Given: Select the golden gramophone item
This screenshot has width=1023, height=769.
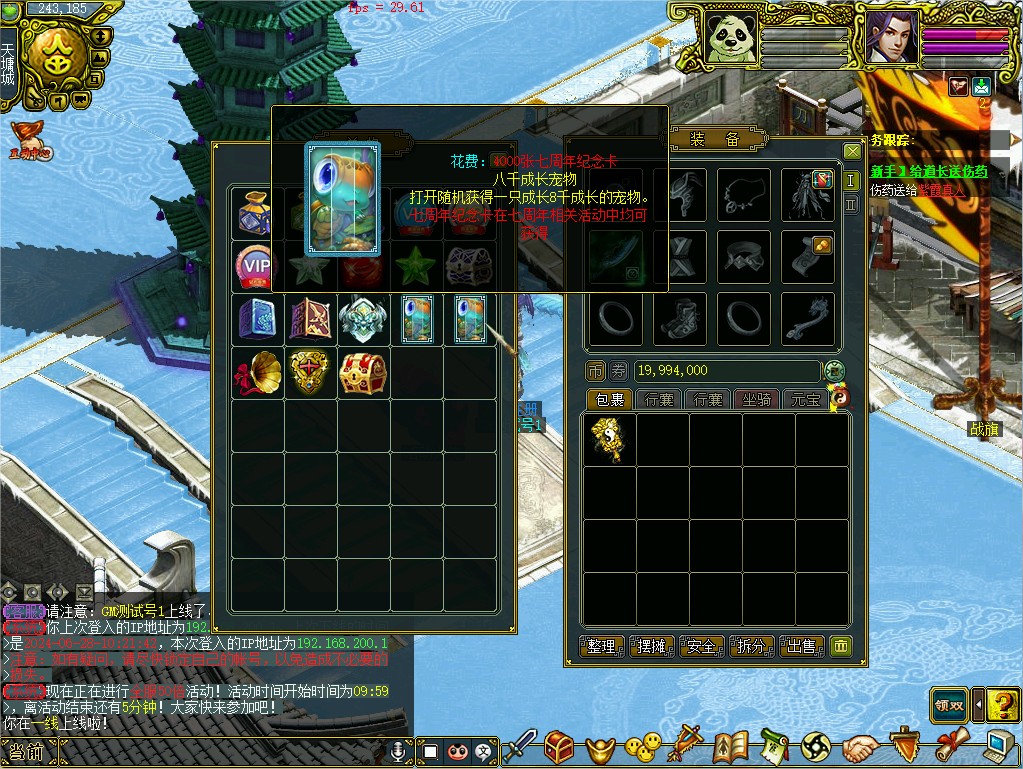Looking at the screenshot, I should pos(257,373).
